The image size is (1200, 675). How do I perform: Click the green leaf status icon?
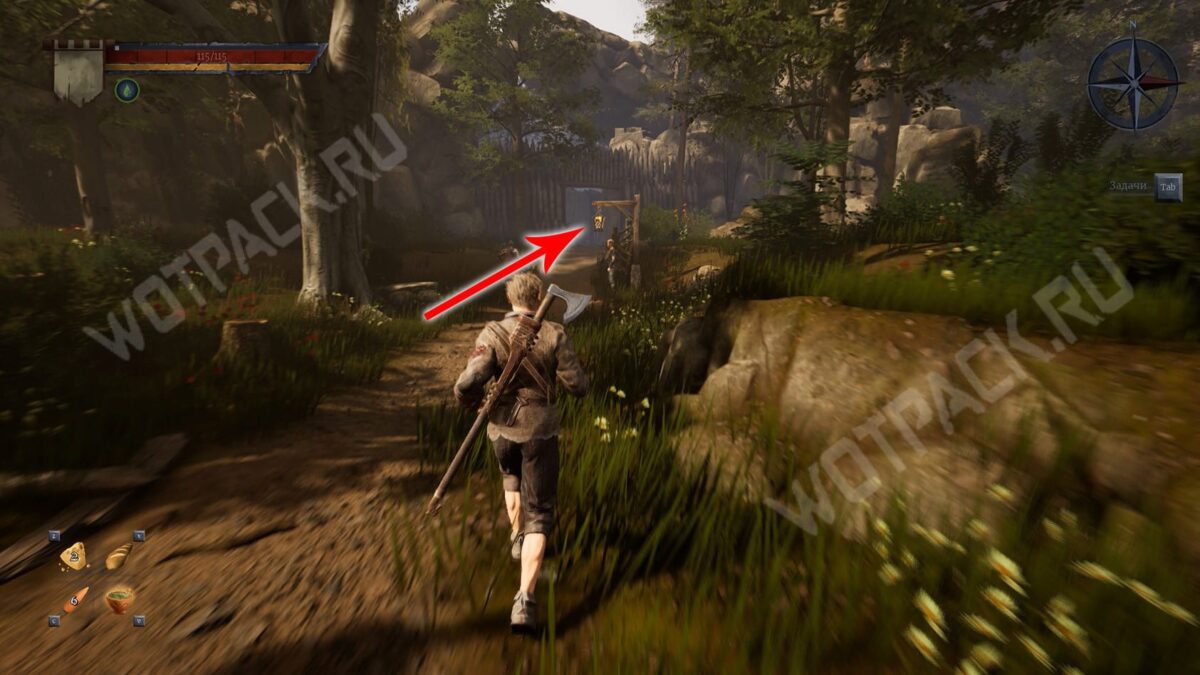point(127,90)
